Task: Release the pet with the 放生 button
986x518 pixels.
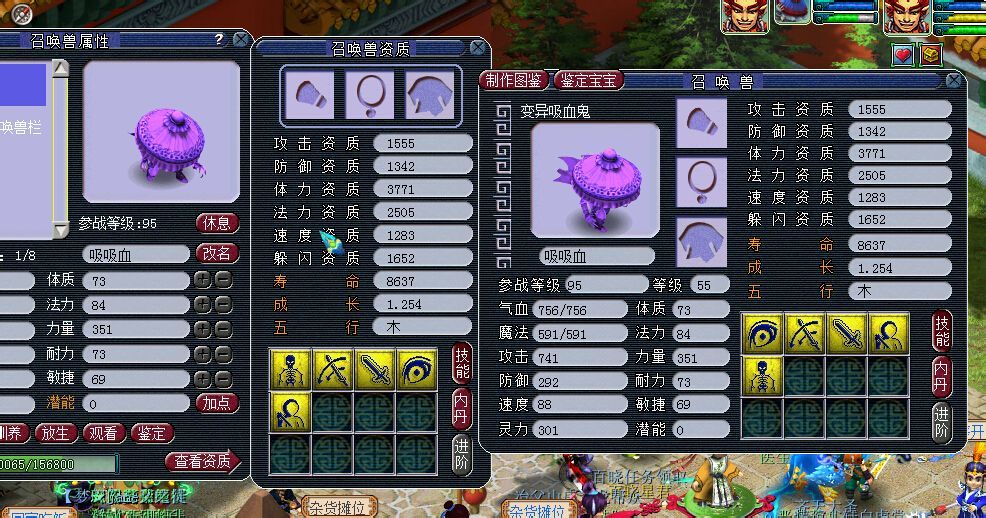Action: 56,433
